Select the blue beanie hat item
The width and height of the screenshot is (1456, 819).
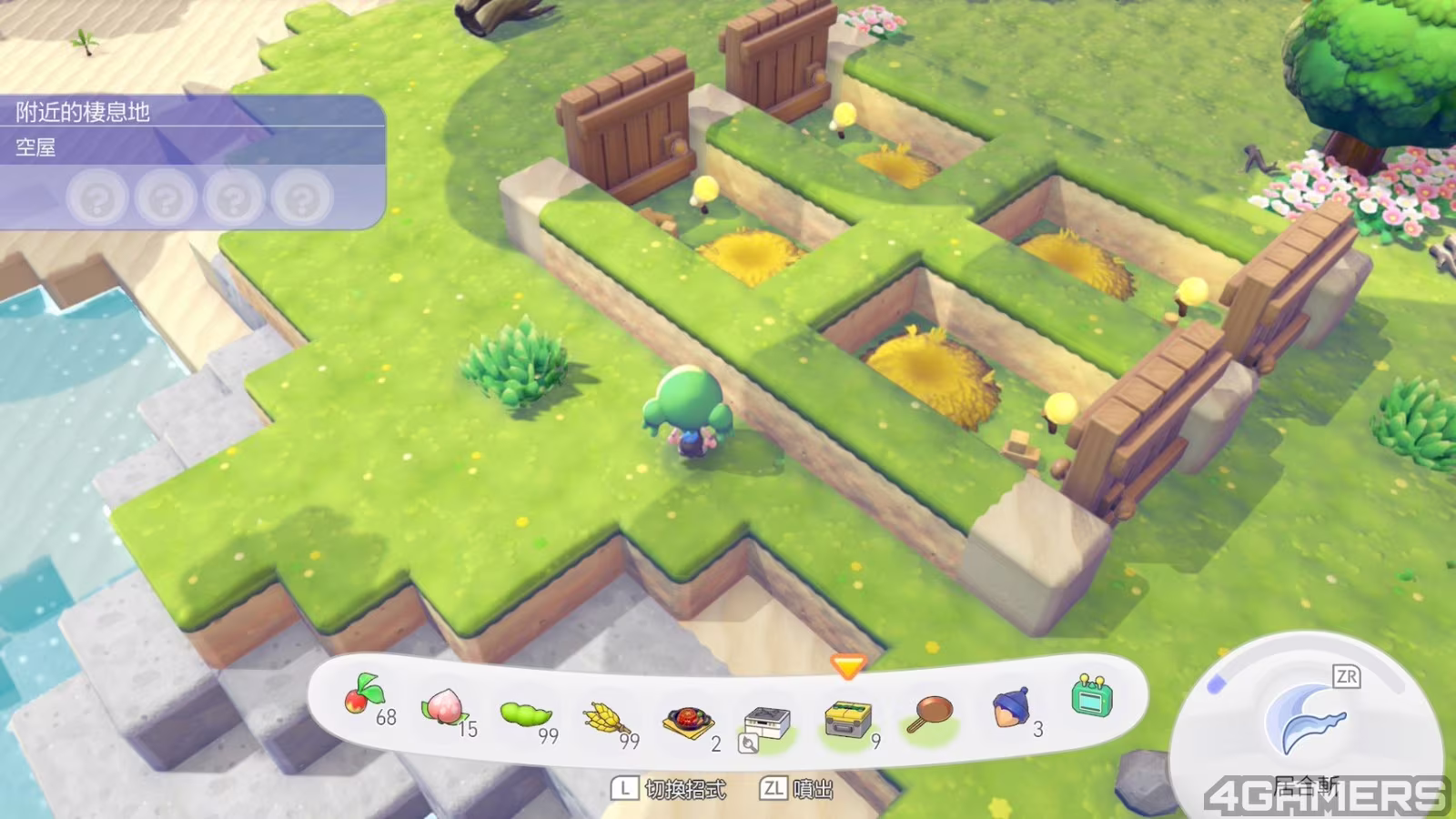(x=1011, y=707)
